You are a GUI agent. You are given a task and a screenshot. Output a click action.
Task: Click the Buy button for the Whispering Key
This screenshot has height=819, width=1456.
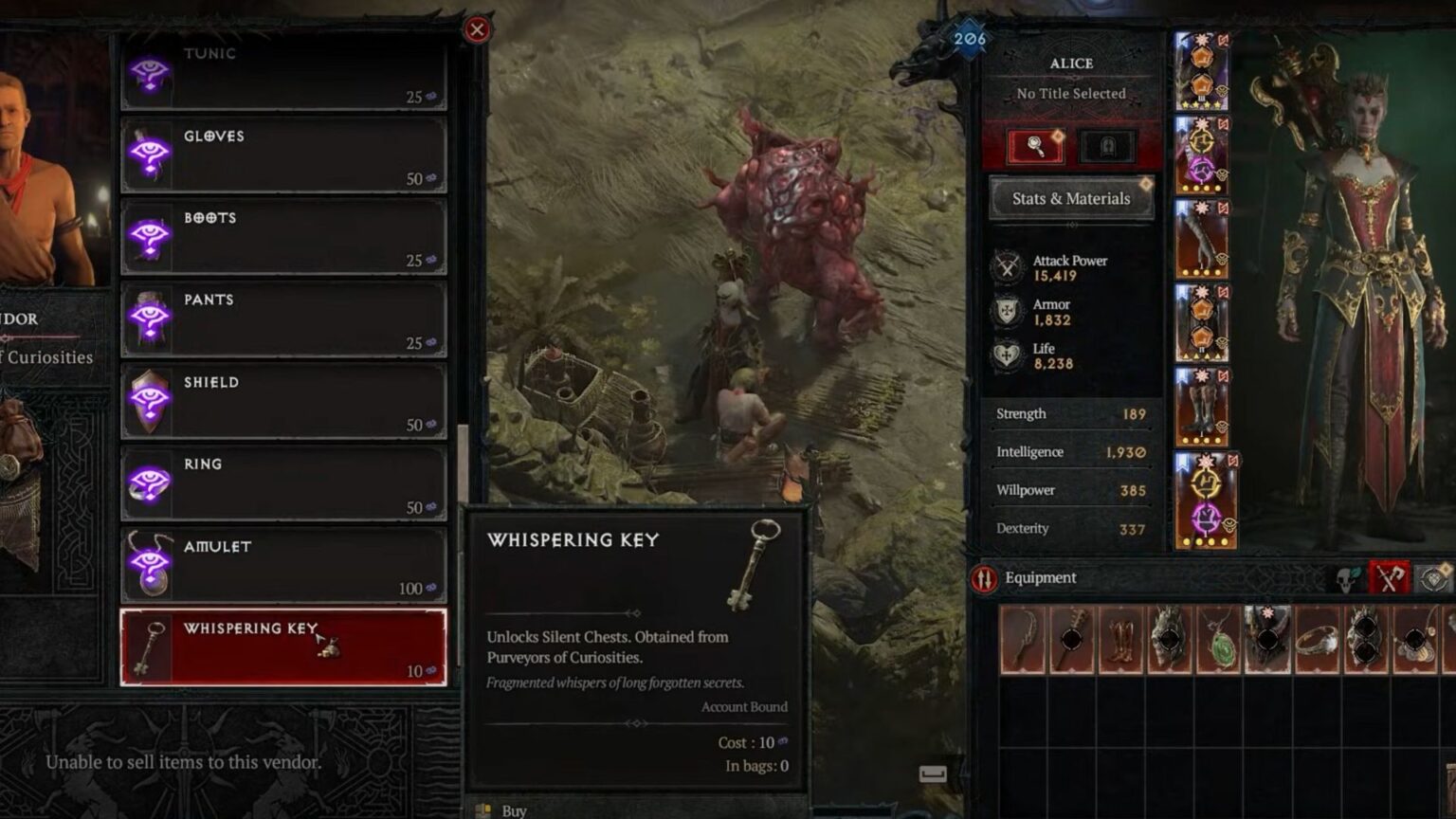point(513,810)
